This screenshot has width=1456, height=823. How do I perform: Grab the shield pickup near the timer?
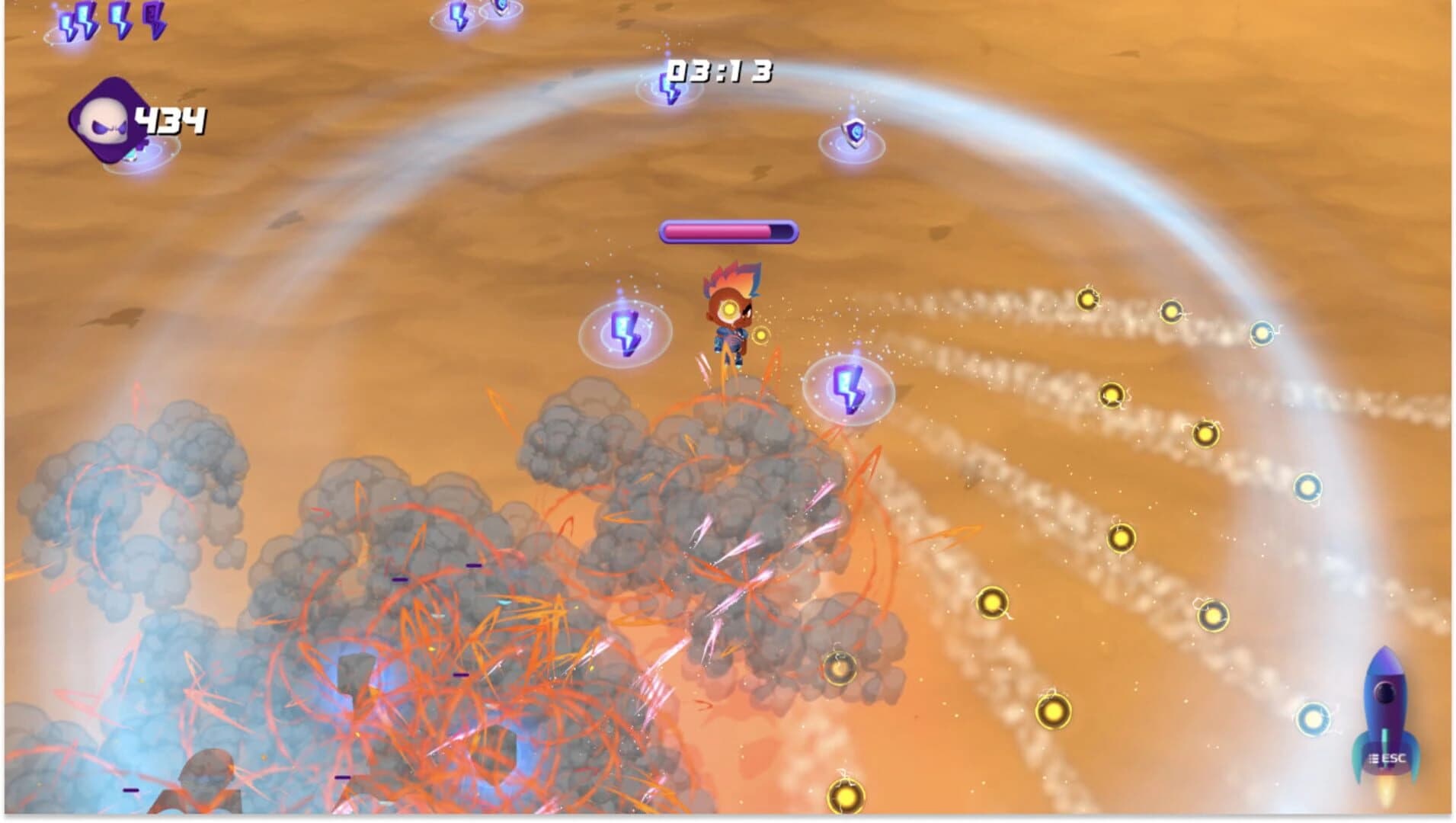tap(854, 134)
